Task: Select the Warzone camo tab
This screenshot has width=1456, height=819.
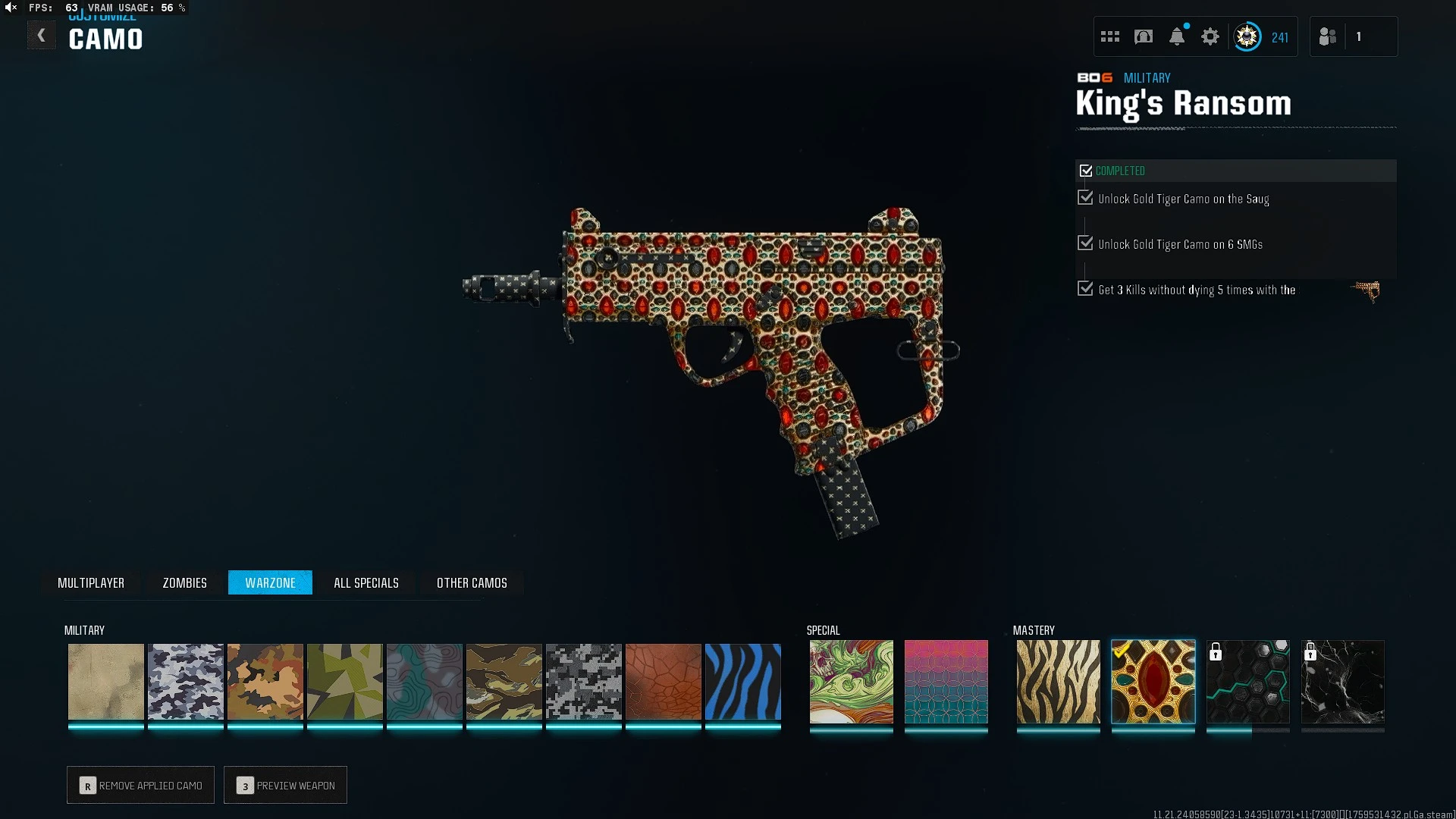Action: [x=270, y=582]
